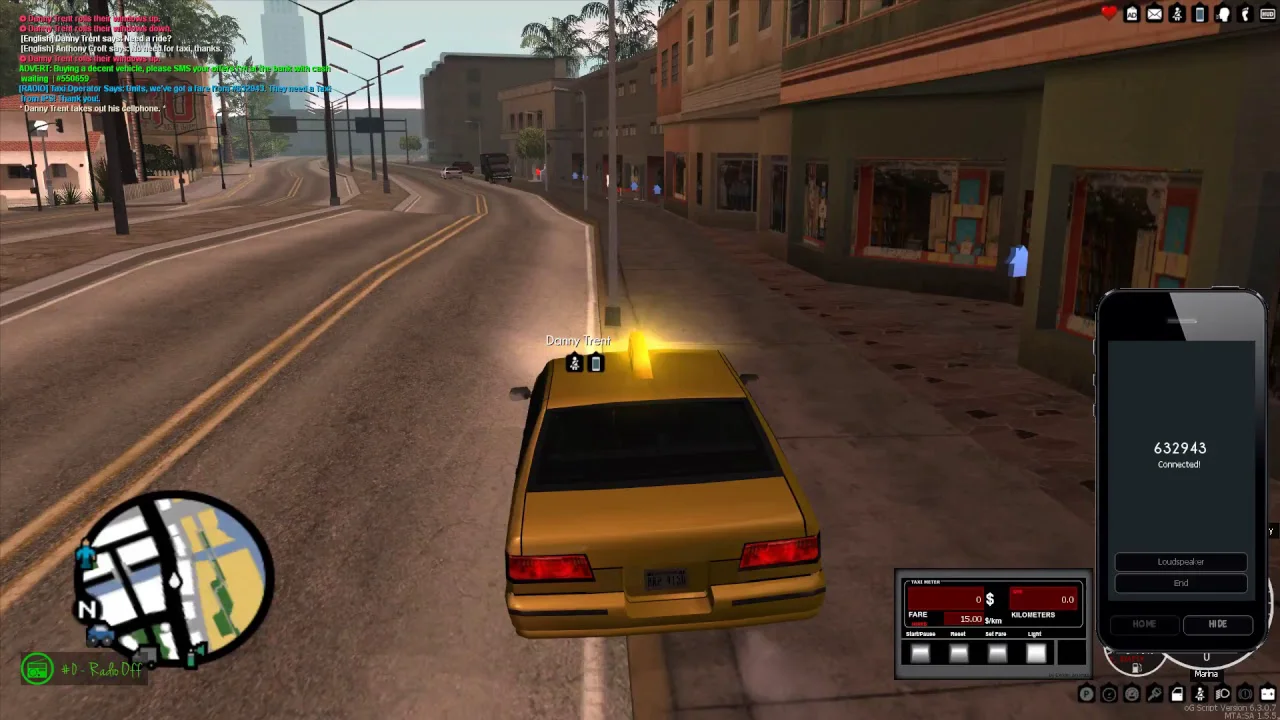End the phone call
The height and width of the screenshot is (720, 1280).
click(x=1181, y=583)
